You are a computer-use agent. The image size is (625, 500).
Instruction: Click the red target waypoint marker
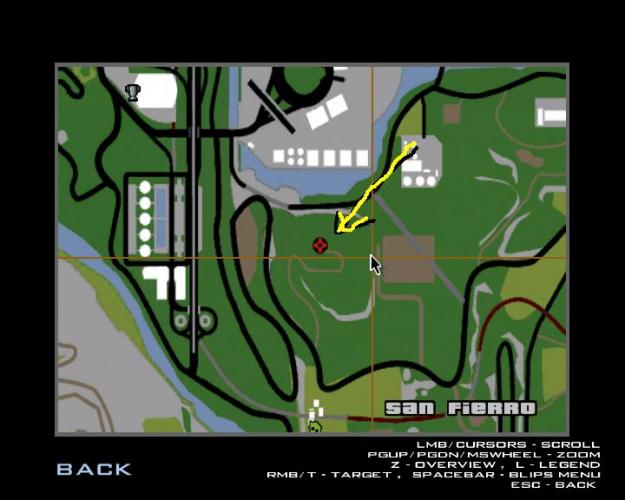pyautogui.click(x=320, y=245)
